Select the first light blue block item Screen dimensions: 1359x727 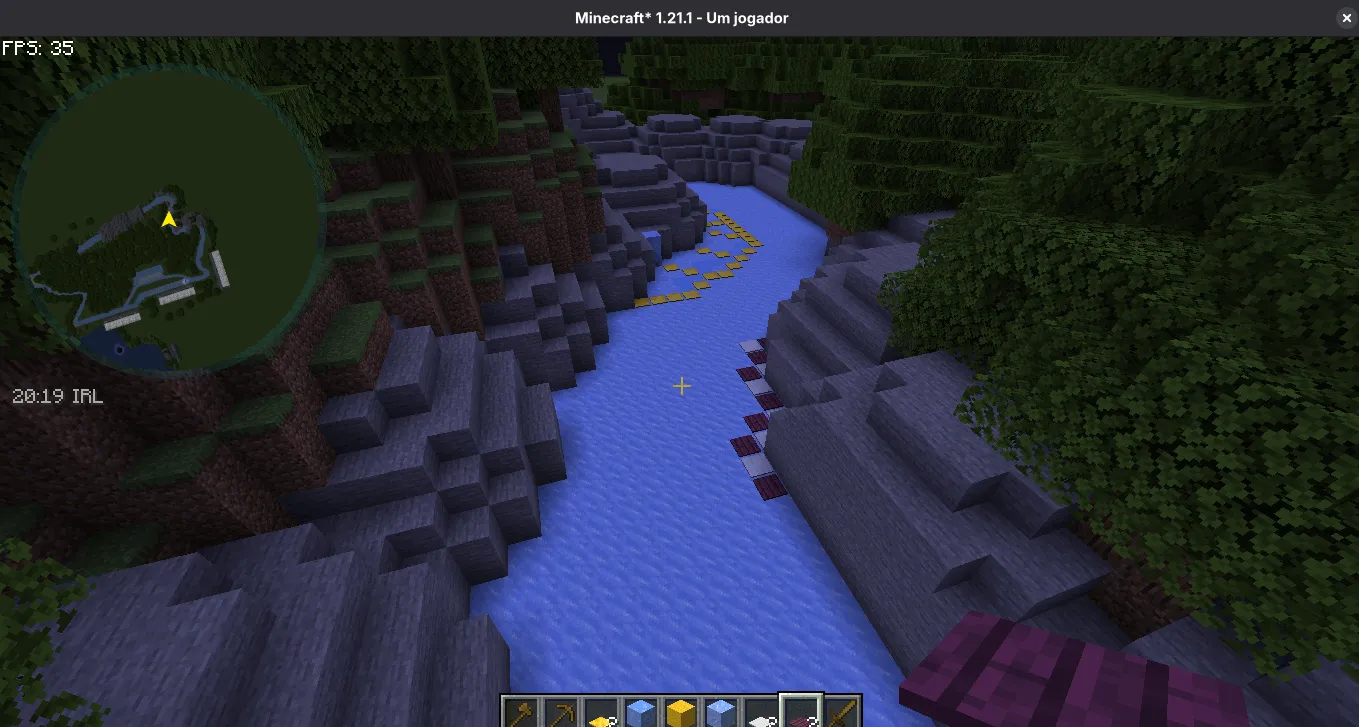643,712
